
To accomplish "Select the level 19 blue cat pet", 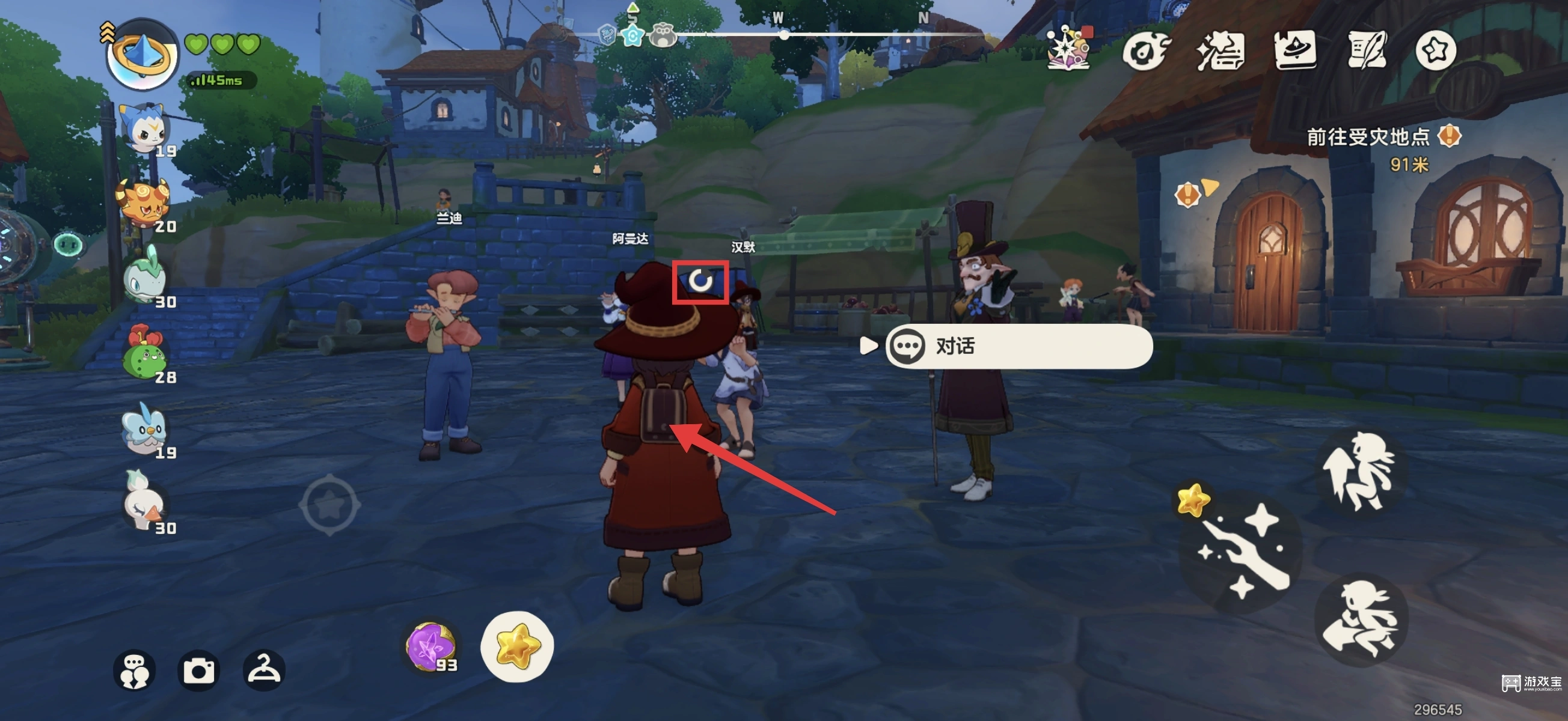I will coord(145,129).
